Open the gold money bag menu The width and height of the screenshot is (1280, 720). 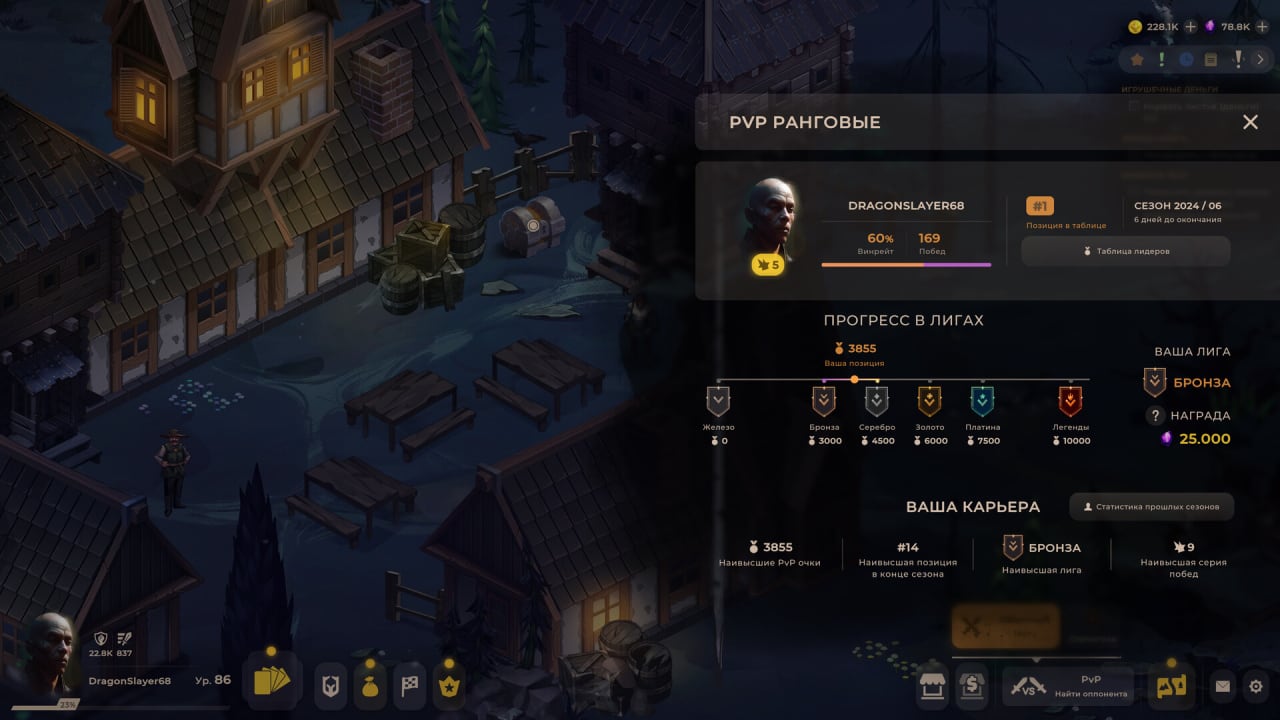tap(370, 686)
